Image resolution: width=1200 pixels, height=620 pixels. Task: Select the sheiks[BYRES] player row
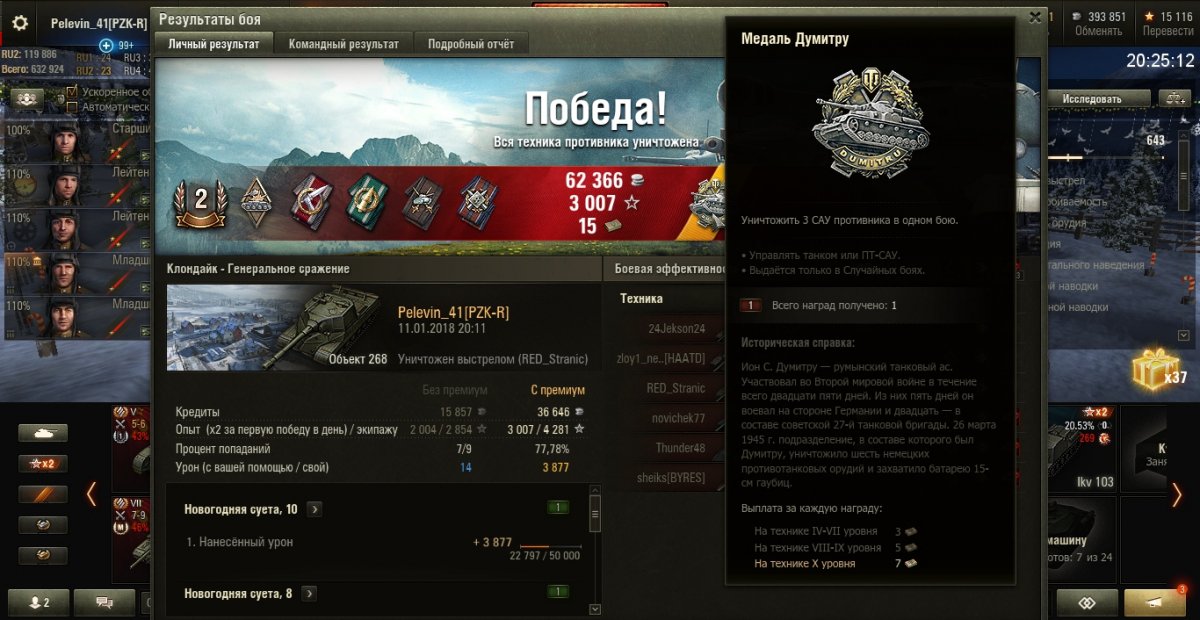(670, 478)
